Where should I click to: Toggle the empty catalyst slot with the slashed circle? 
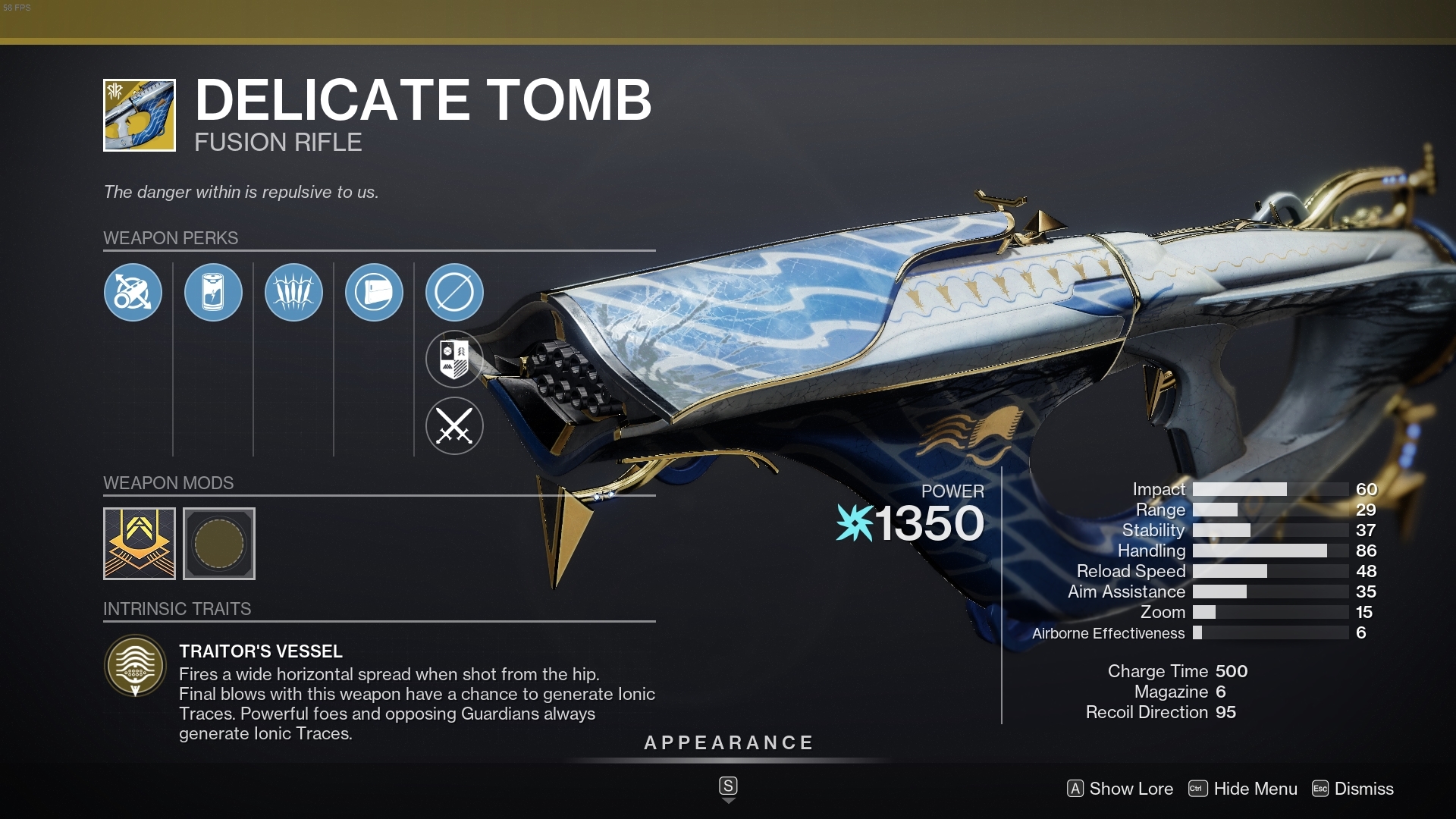(454, 292)
